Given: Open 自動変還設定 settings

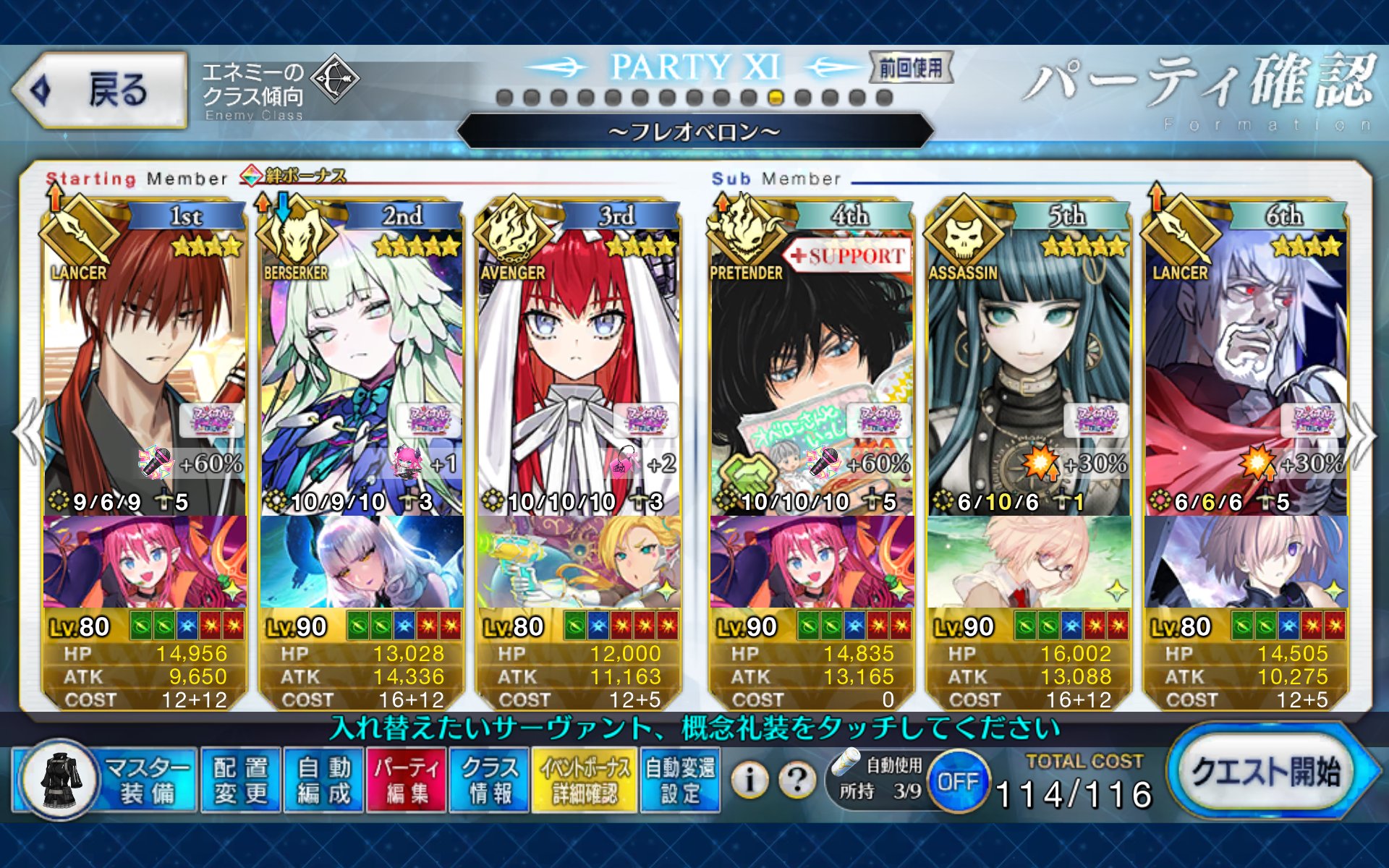Looking at the screenshot, I should (680, 781).
